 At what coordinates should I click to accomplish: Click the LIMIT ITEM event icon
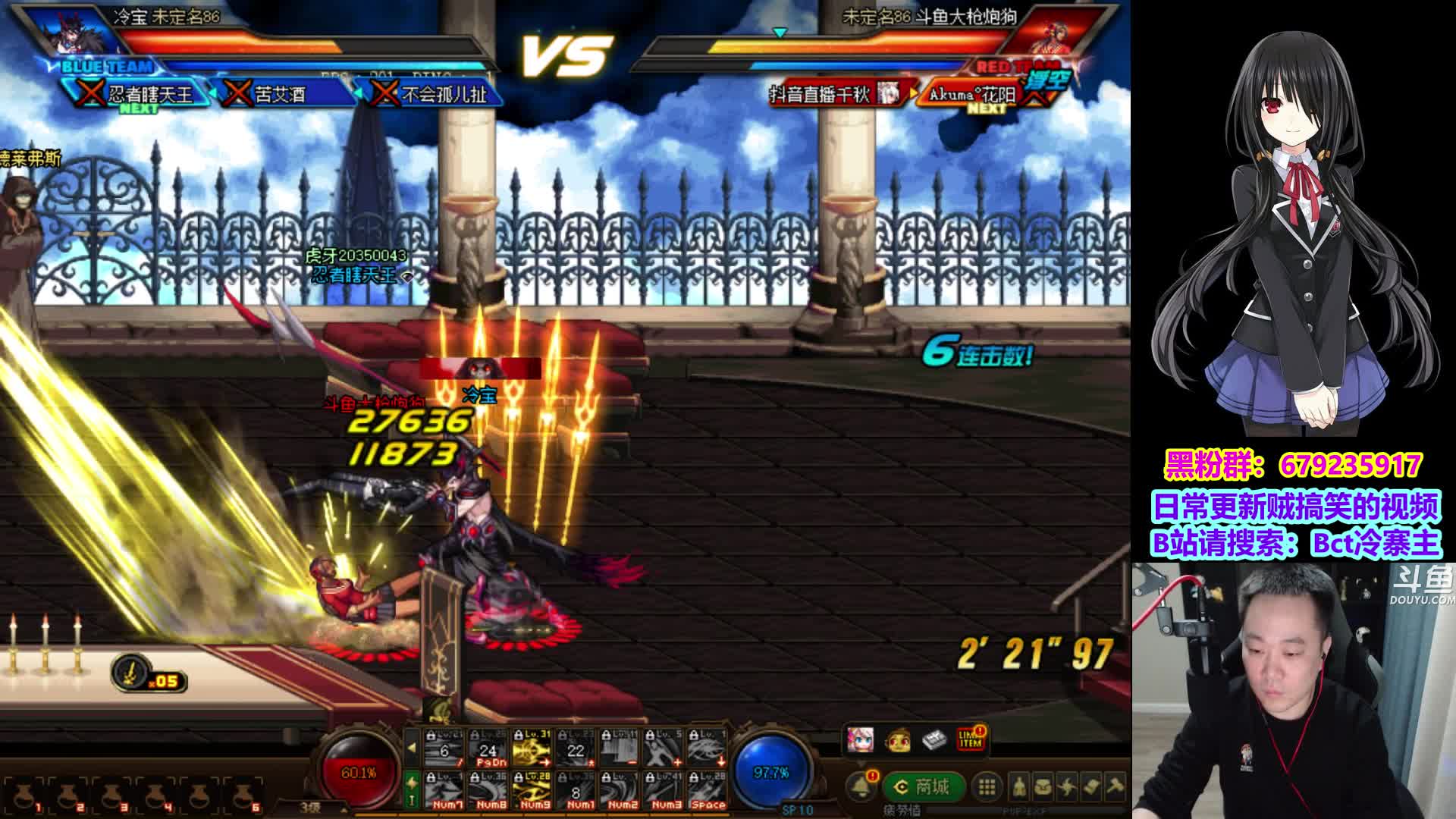pyautogui.click(x=970, y=739)
